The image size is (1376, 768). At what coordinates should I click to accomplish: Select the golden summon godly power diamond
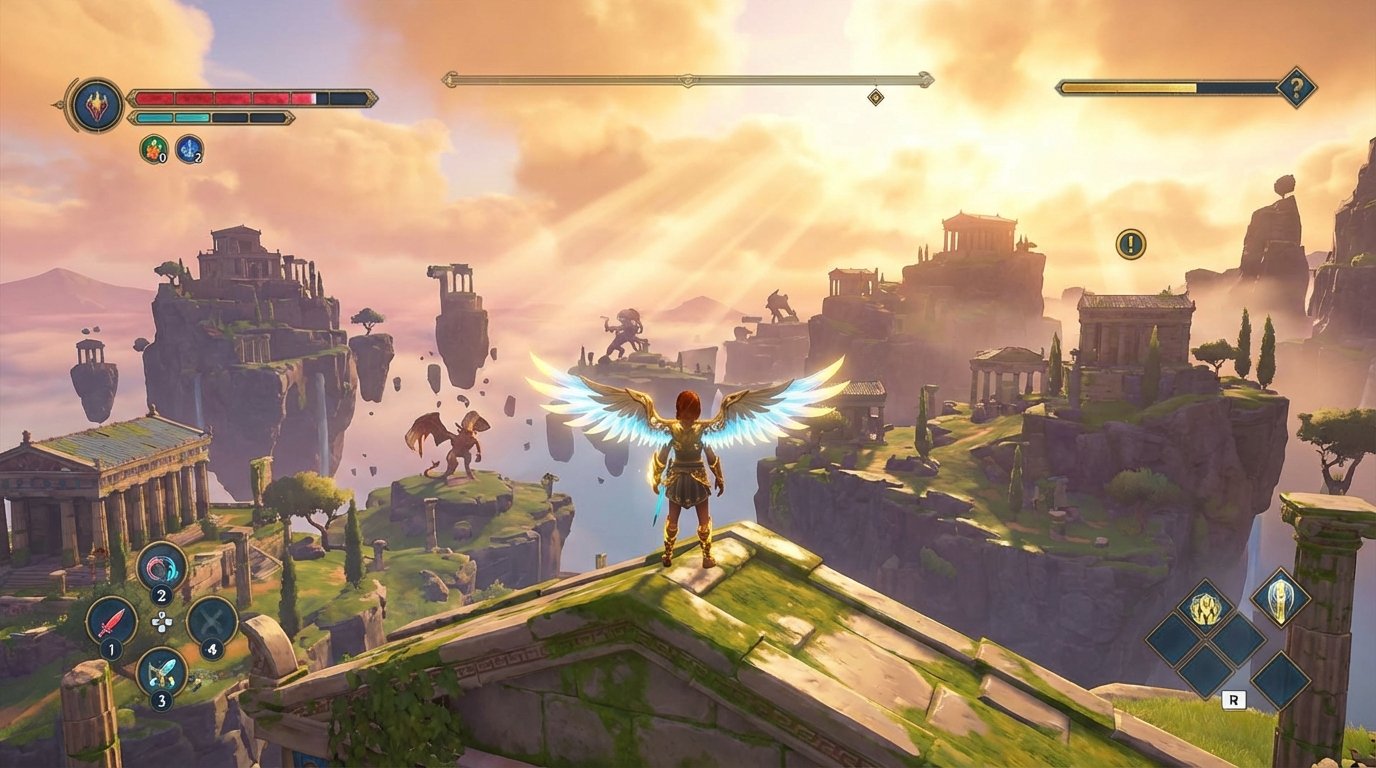1204,608
